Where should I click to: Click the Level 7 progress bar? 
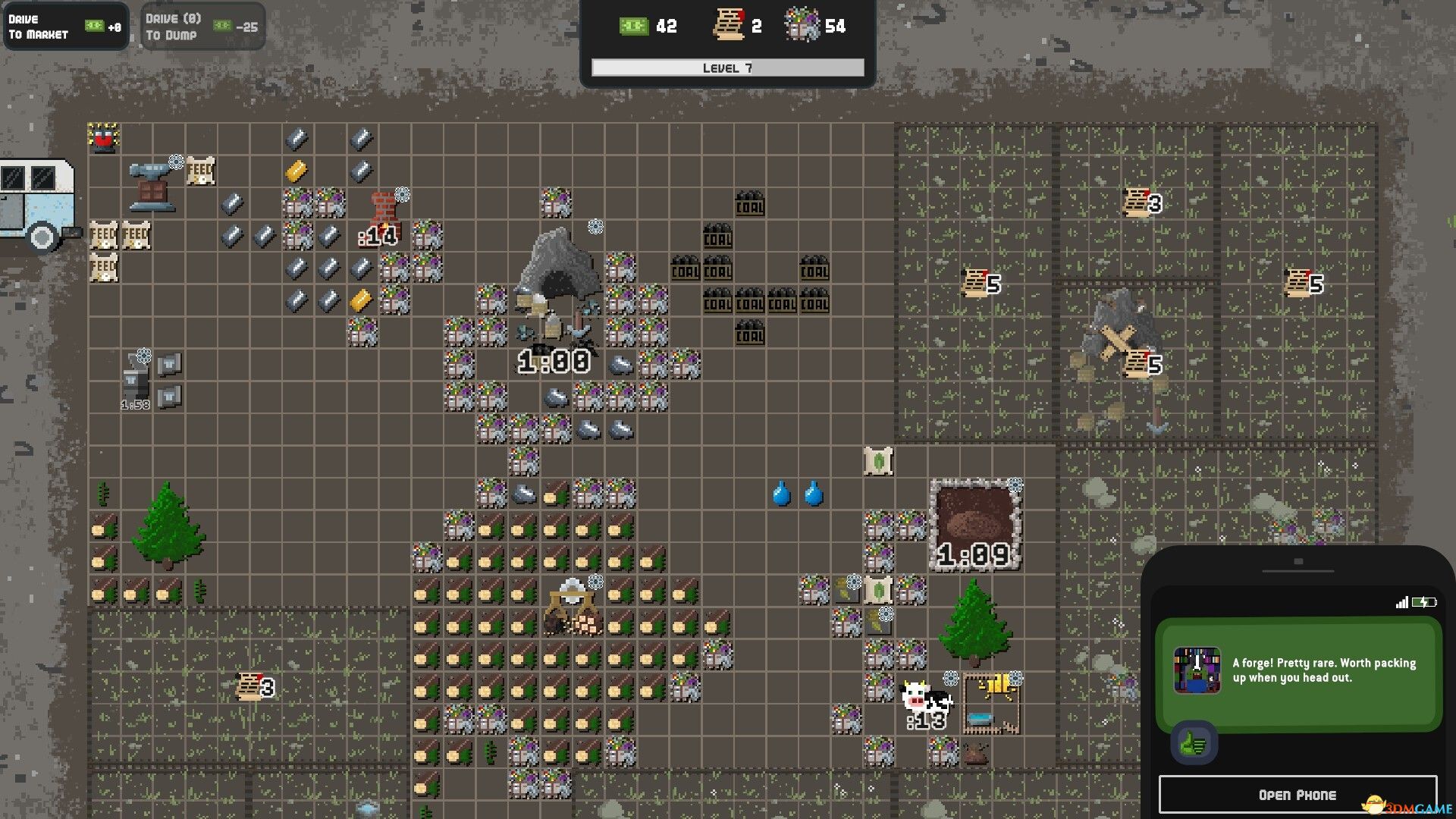click(x=727, y=67)
